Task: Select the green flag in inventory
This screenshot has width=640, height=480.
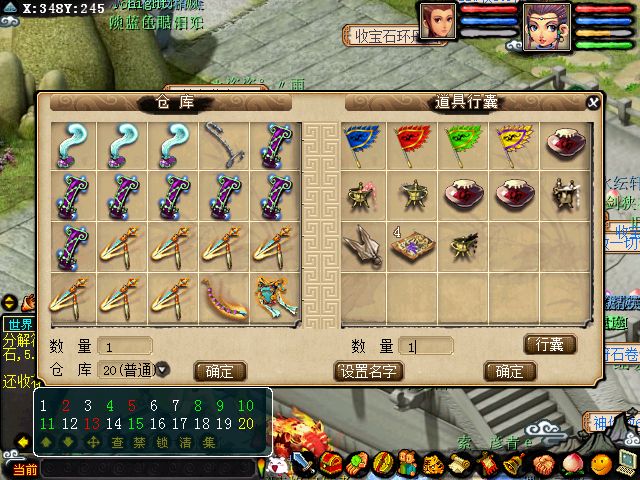Action: point(464,142)
